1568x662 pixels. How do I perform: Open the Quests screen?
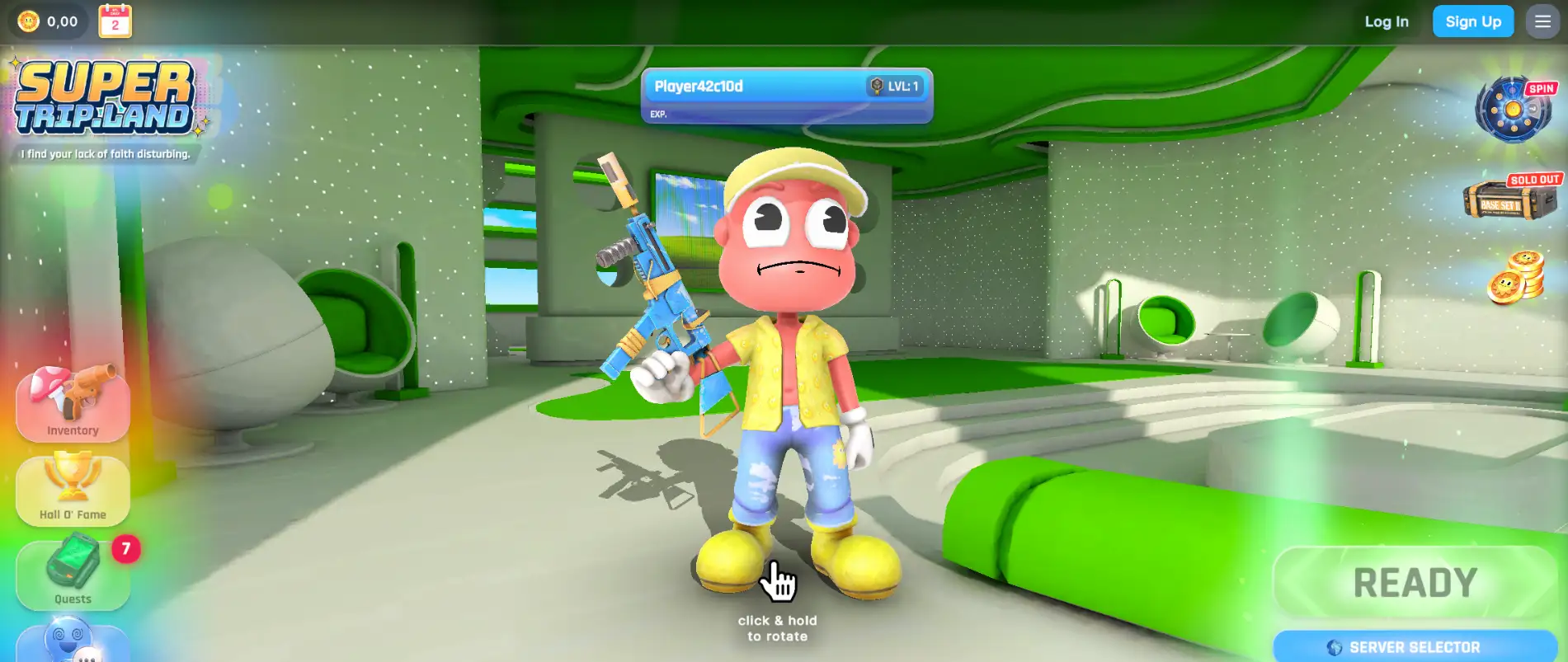[73, 573]
